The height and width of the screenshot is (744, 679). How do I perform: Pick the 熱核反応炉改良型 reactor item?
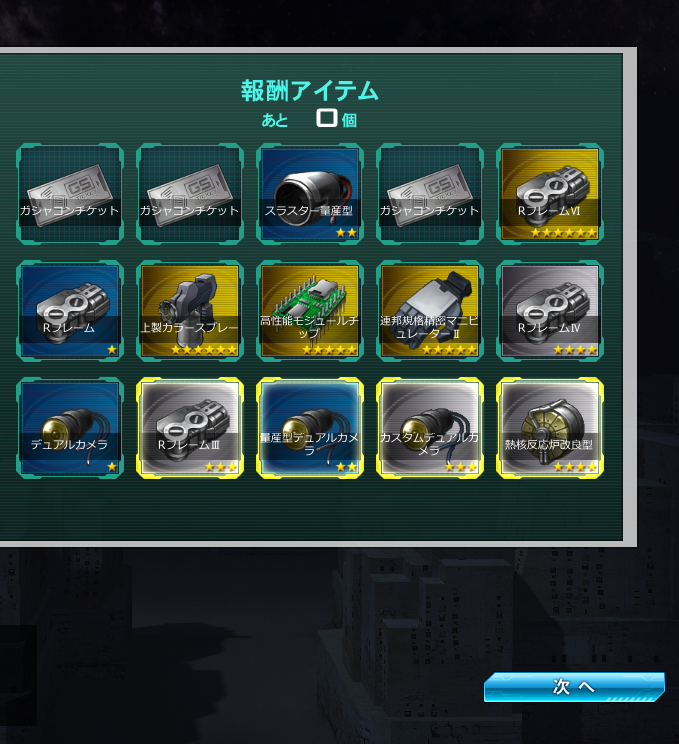[550, 428]
